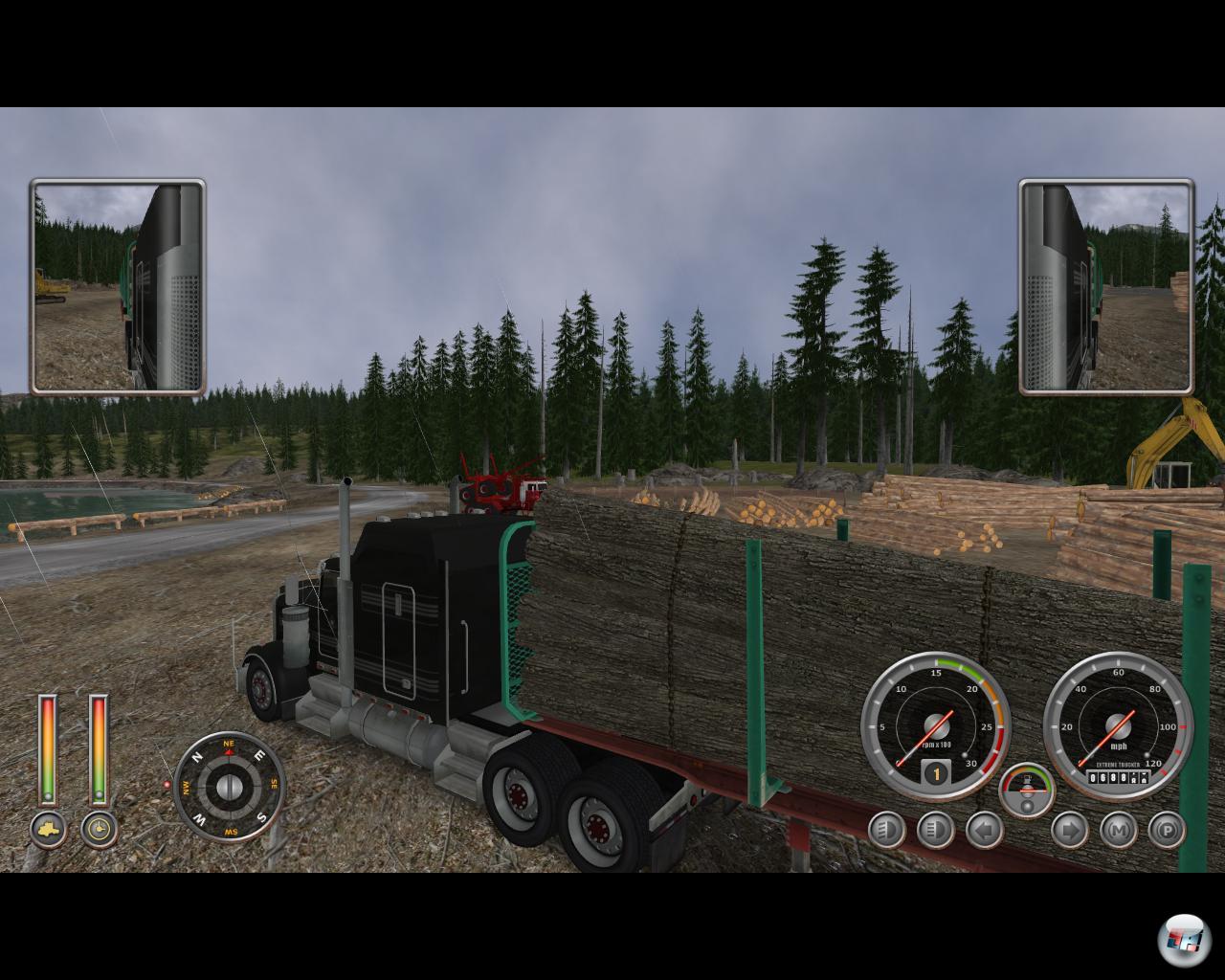Click the yellow truck damage icon
This screenshot has height=980, width=1225.
tap(48, 829)
